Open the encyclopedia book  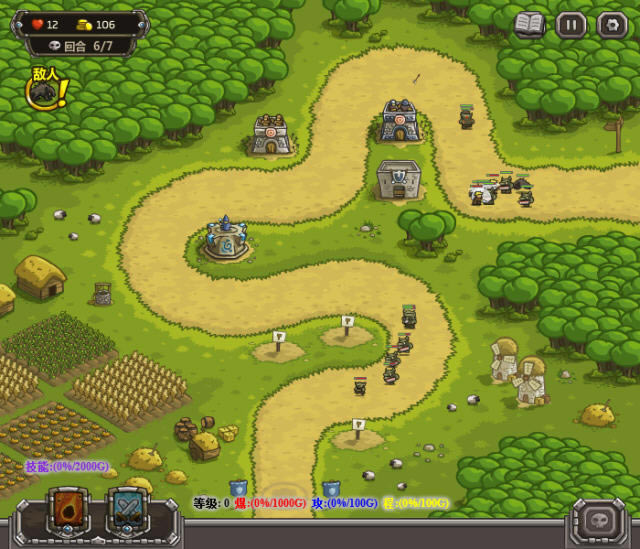pos(530,25)
